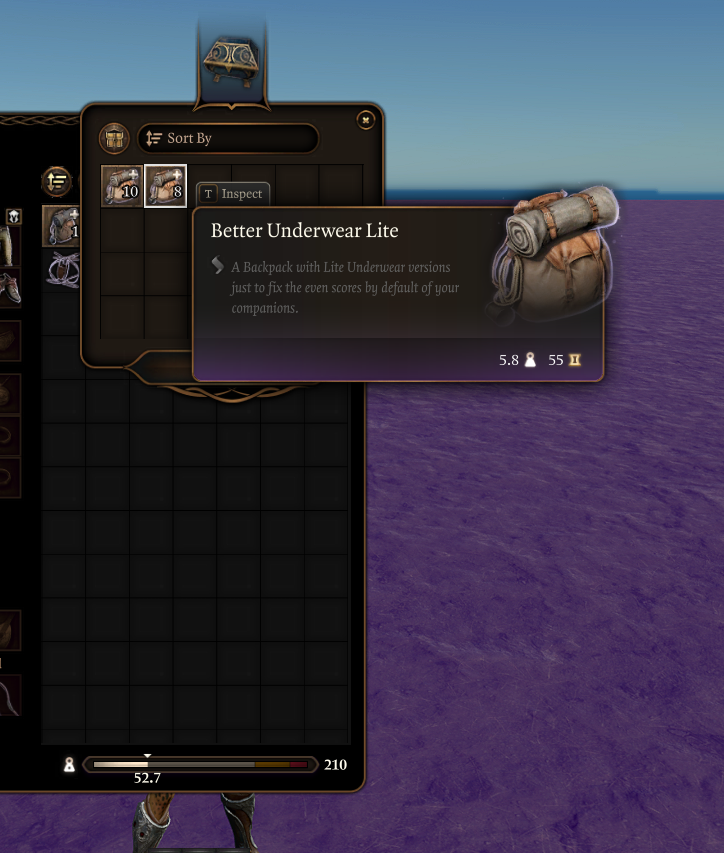Open the Sort By dropdown
Viewport: 724px width, 853px height.
pos(228,139)
